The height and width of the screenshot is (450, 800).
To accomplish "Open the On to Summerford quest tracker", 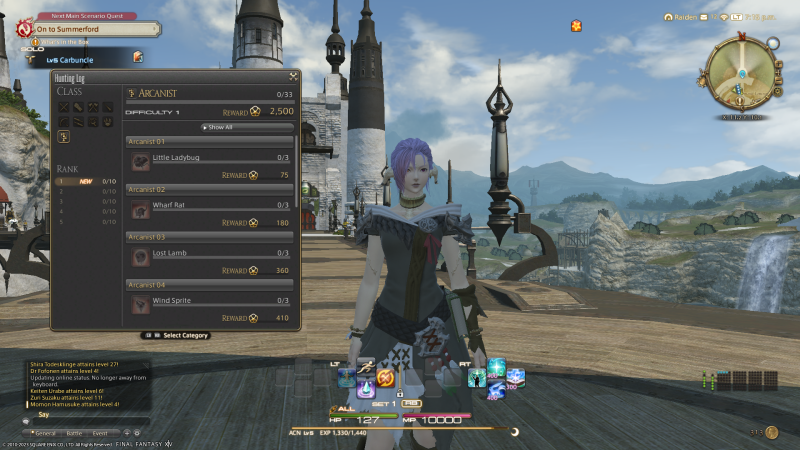I will tap(82, 29).
